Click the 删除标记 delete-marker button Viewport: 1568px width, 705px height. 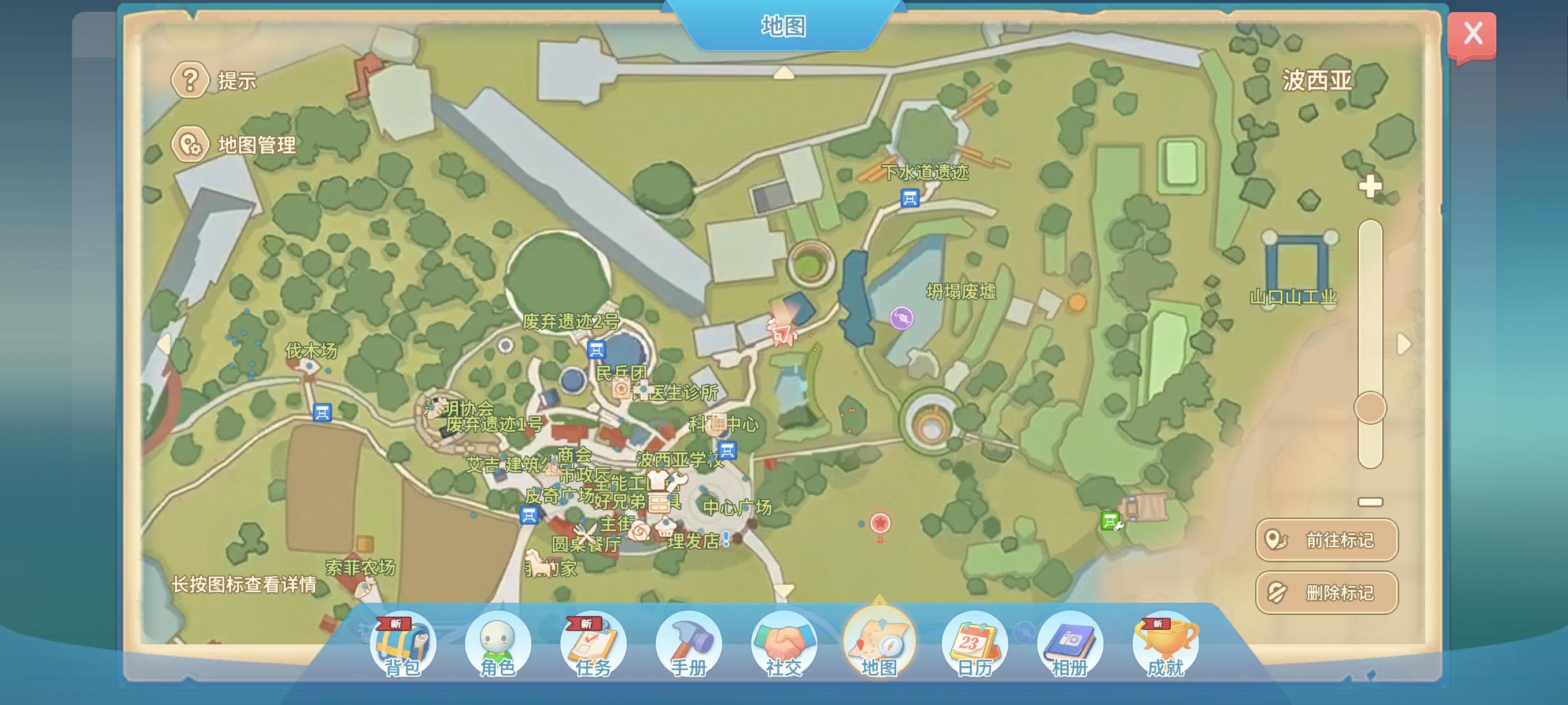[x=1326, y=591]
